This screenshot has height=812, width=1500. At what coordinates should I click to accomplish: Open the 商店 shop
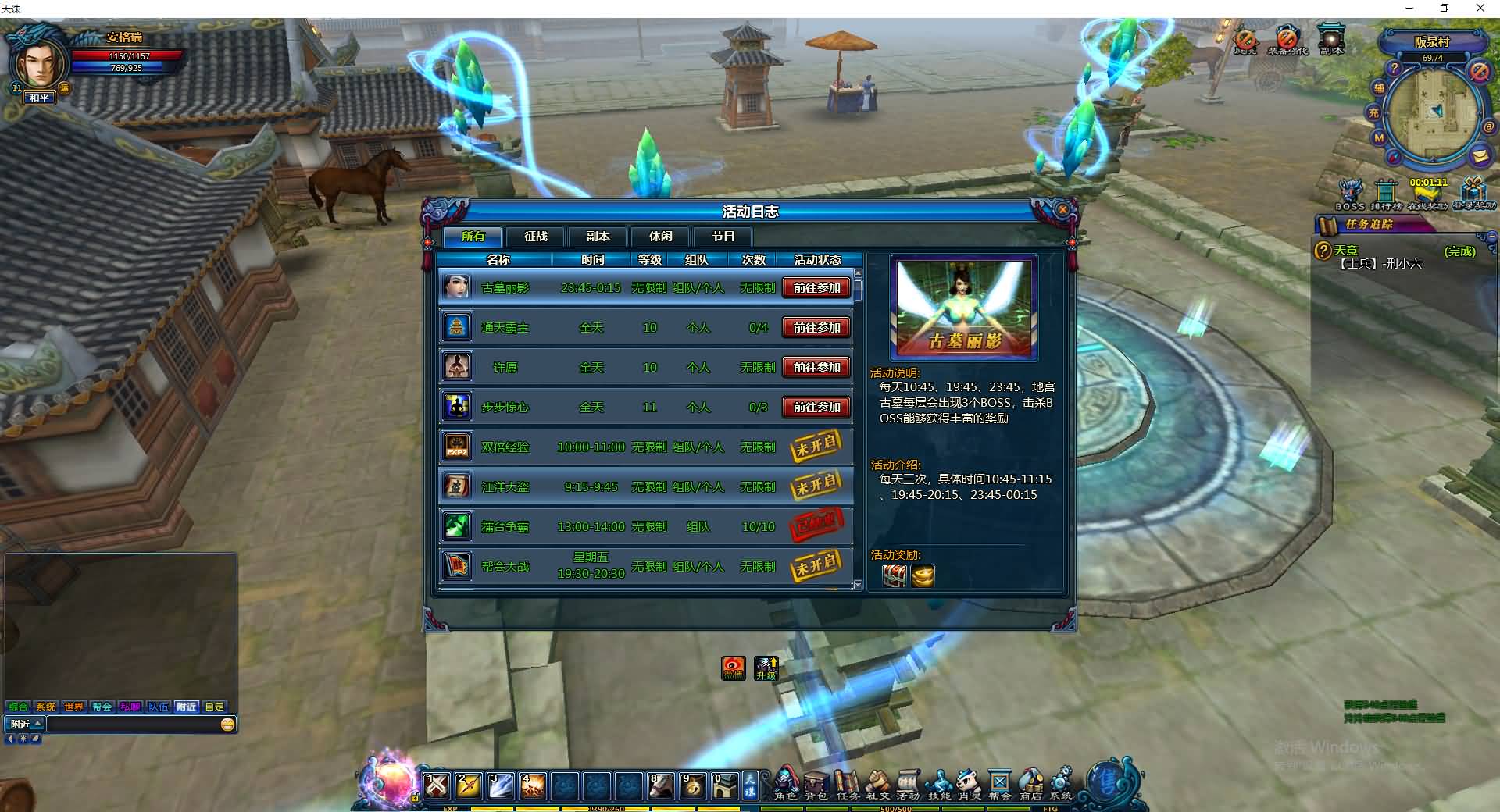click(1030, 783)
